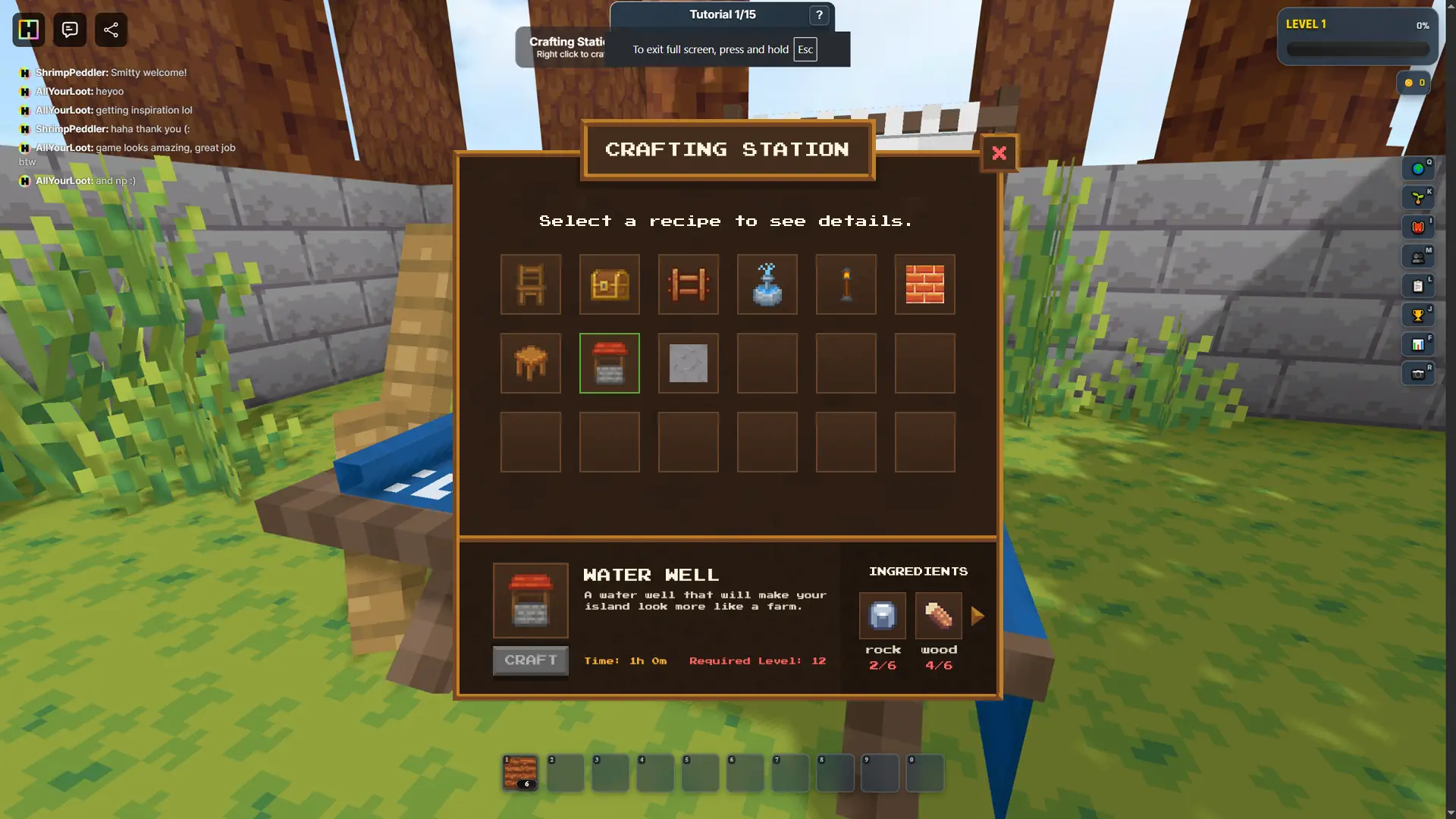Pick the candle recipe
Image resolution: width=1456 pixels, height=819 pixels.
[846, 284]
